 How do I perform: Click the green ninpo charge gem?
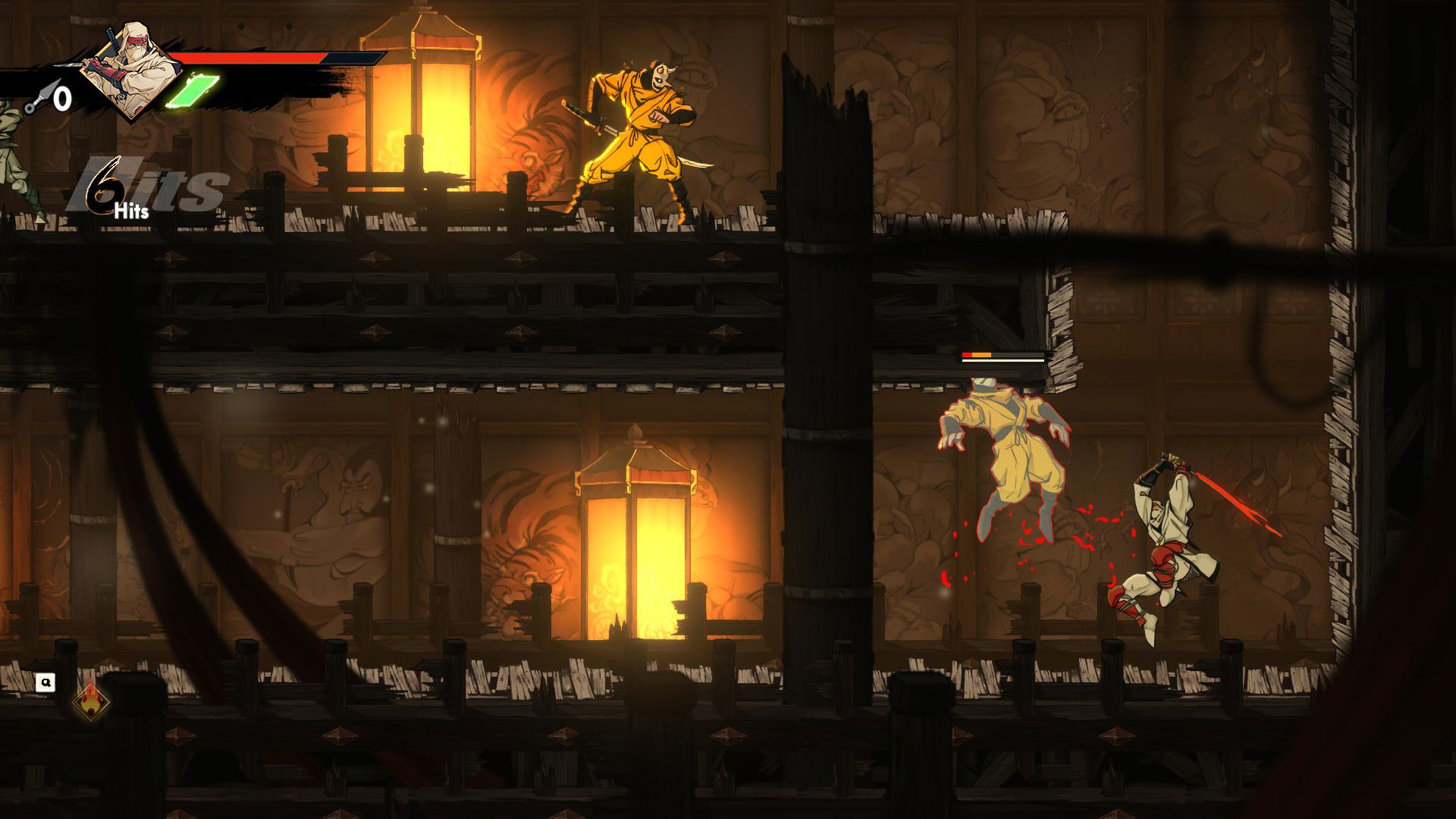(193, 91)
